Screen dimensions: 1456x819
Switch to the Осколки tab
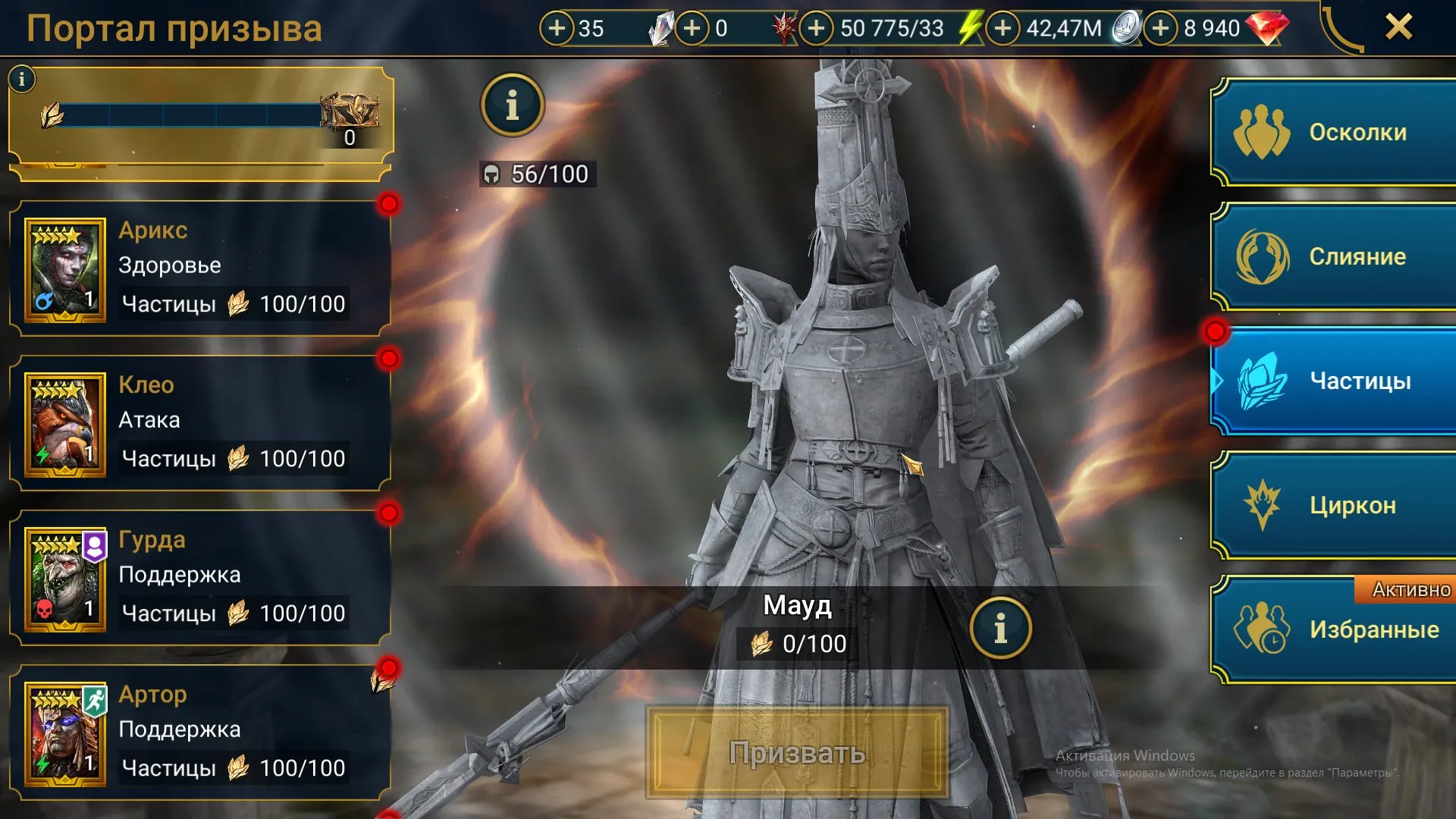pos(1336,132)
